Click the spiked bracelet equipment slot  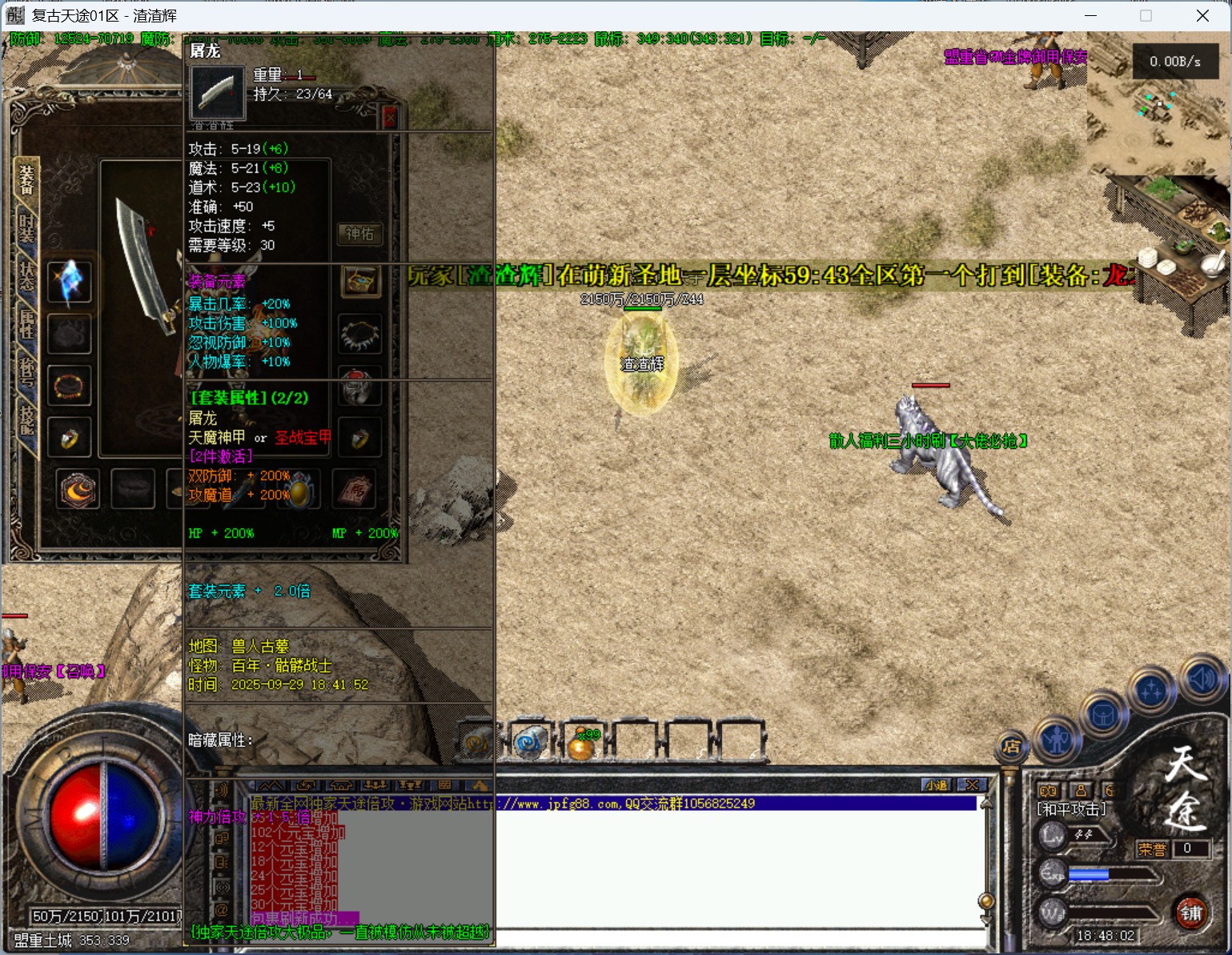359,335
